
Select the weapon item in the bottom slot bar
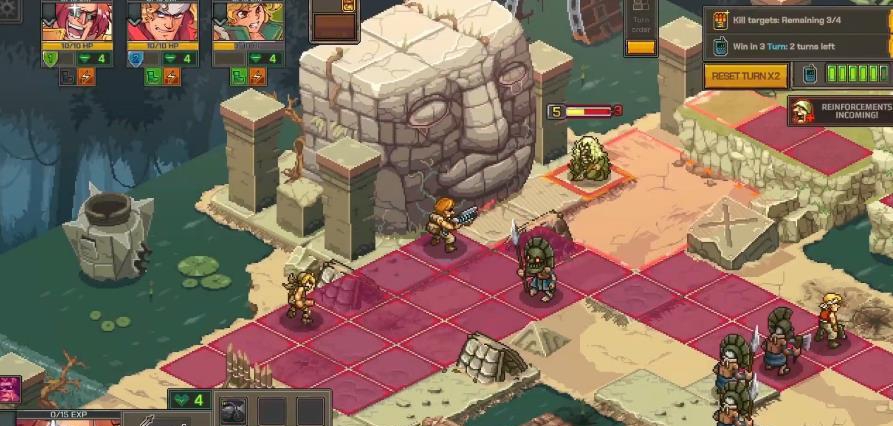[x=234, y=410]
